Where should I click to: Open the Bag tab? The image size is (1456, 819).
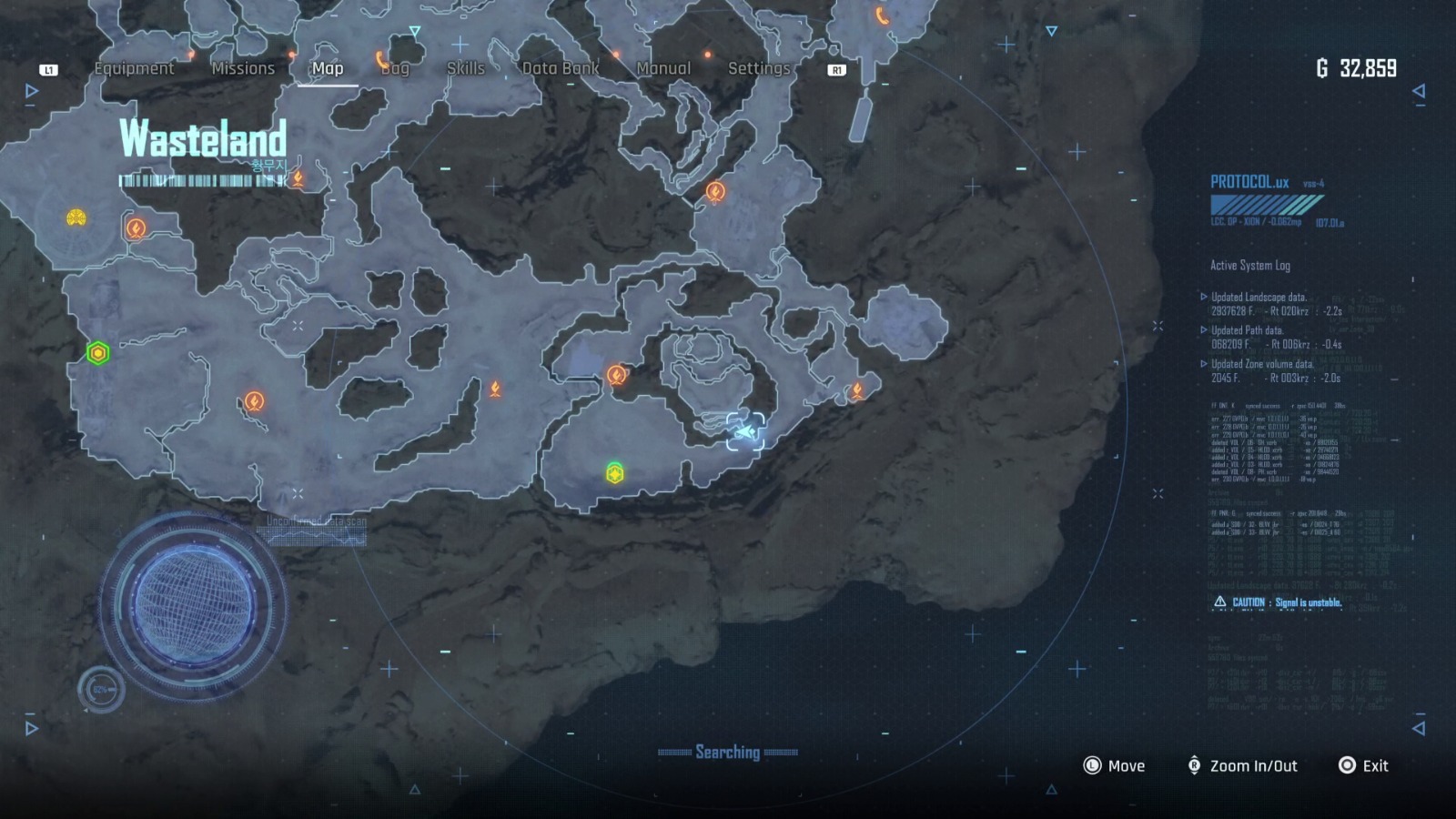coord(395,68)
